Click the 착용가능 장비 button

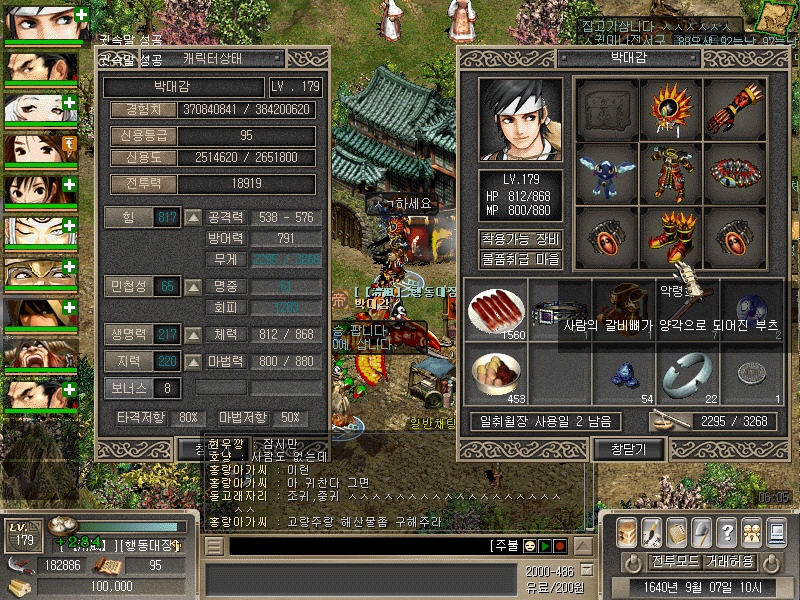(520, 239)
